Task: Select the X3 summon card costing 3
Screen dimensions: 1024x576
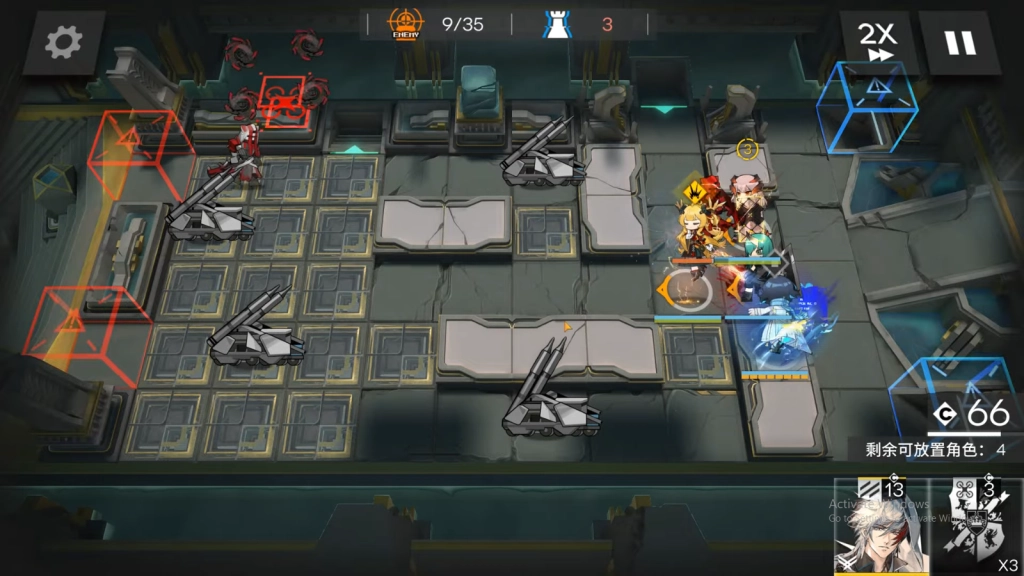Action: (977, 528)
